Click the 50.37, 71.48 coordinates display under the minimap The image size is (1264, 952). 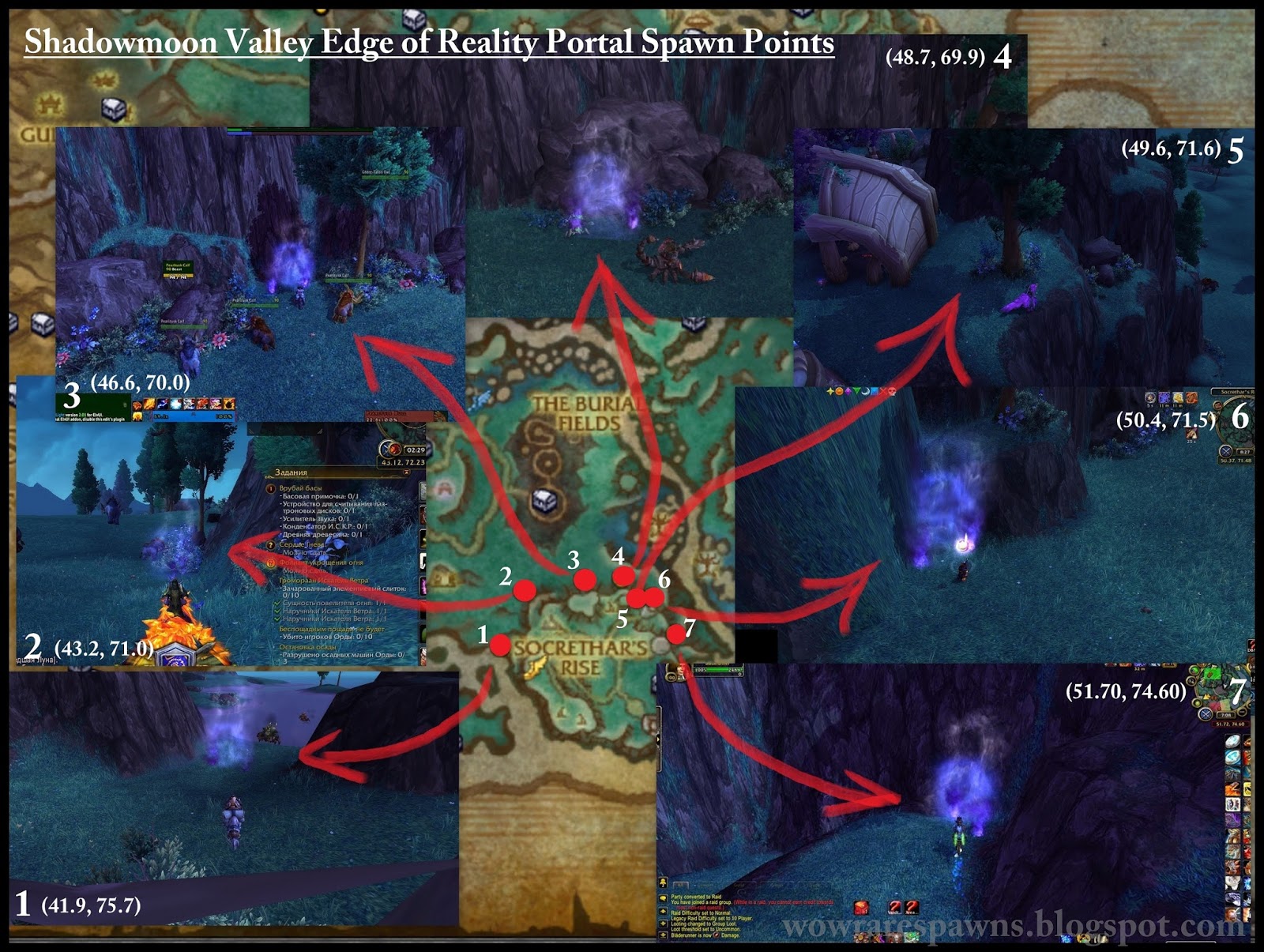[x=1234, y=461]
